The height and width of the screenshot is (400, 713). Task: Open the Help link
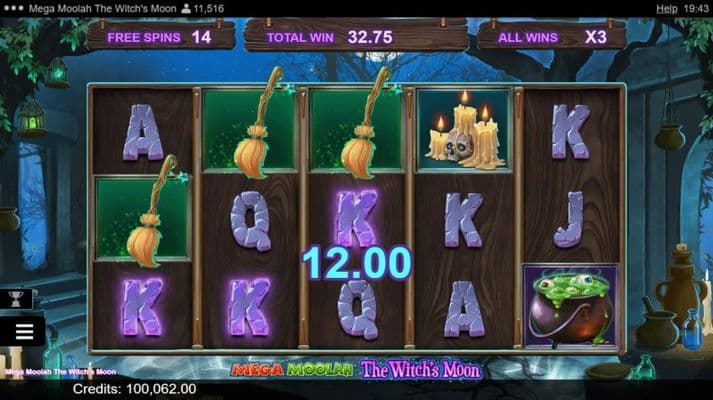(666, 8)
